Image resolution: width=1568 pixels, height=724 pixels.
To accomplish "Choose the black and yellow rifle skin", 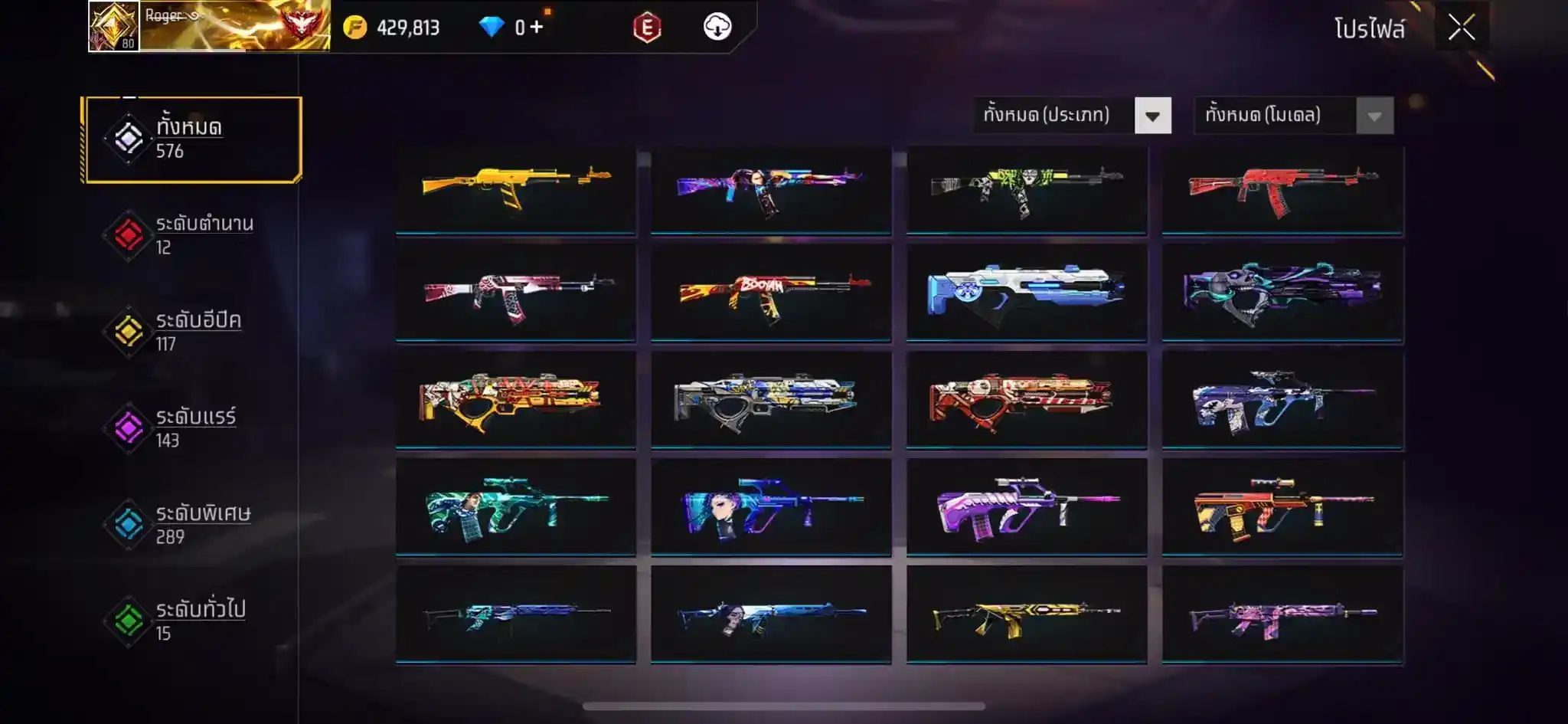I will pyautogui.click(x=1026, y=614).
